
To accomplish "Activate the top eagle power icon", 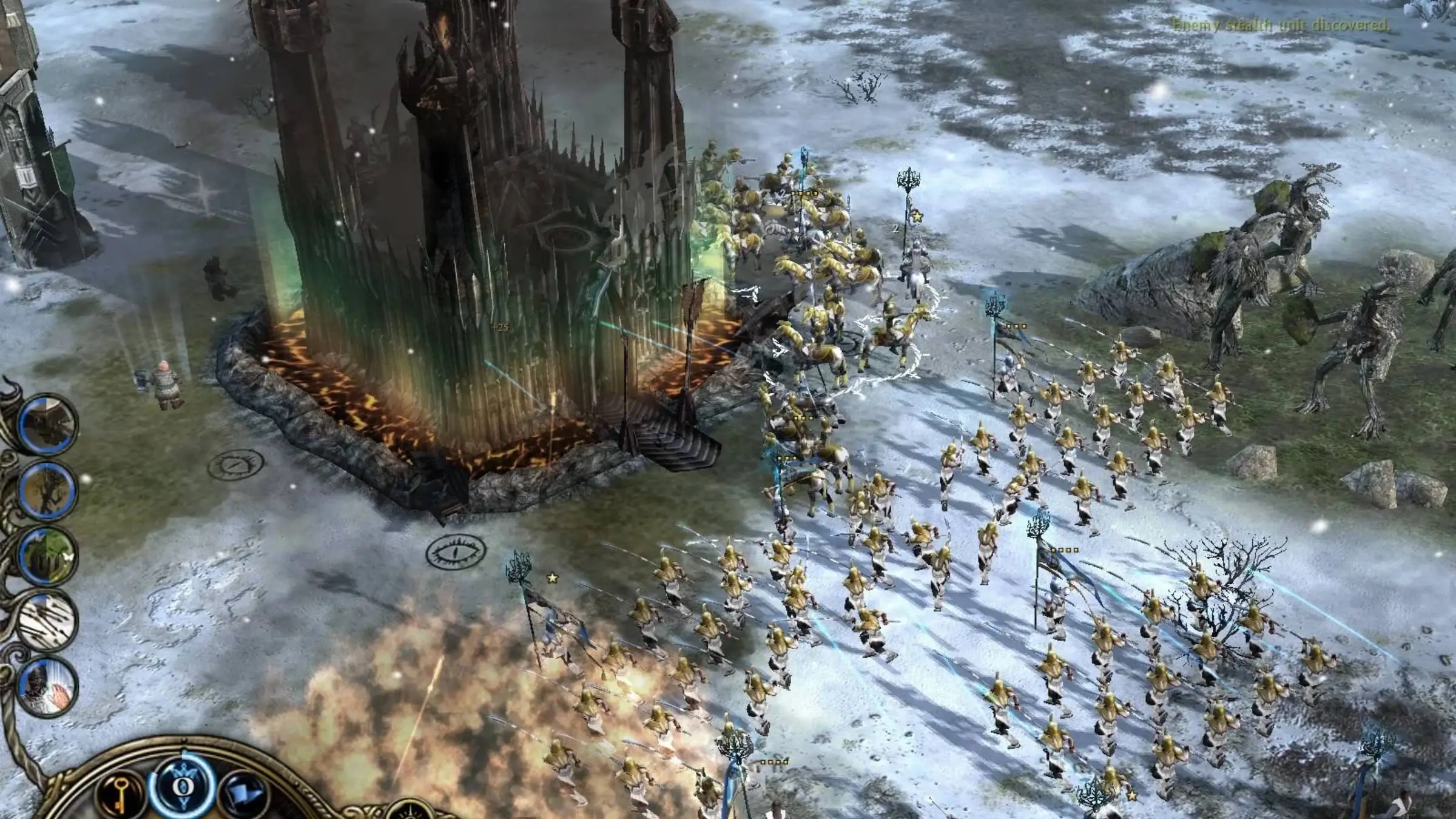I will (x=47, y=423).
